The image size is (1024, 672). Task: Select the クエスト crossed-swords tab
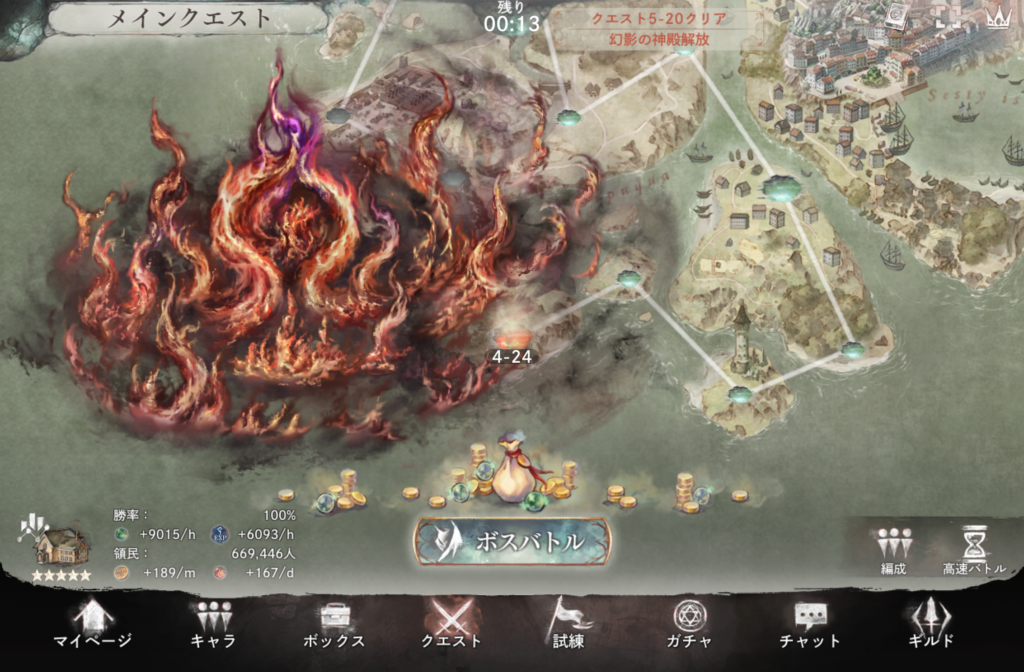(452, 624)
